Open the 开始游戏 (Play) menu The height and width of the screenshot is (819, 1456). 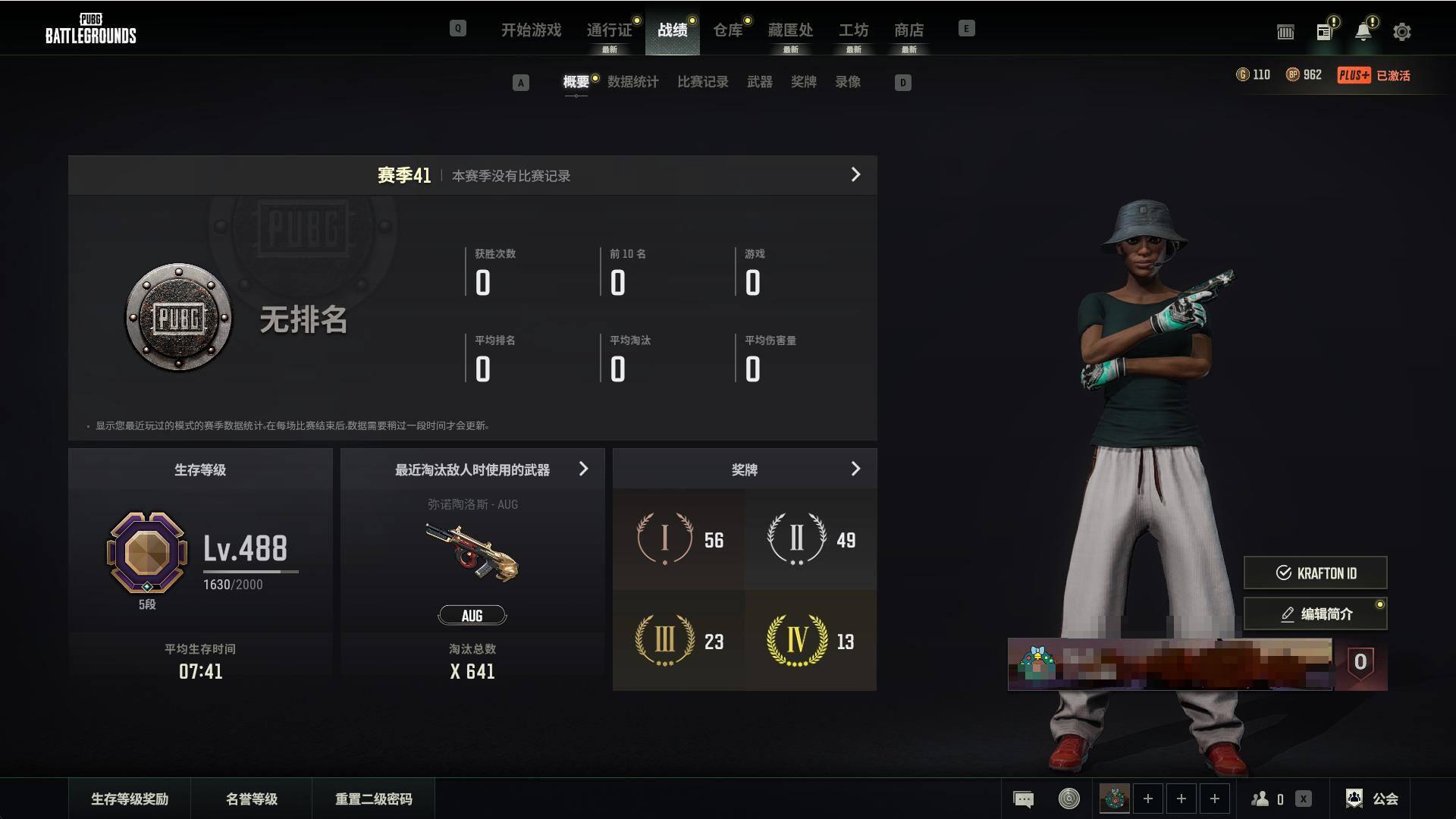point(531,30)
